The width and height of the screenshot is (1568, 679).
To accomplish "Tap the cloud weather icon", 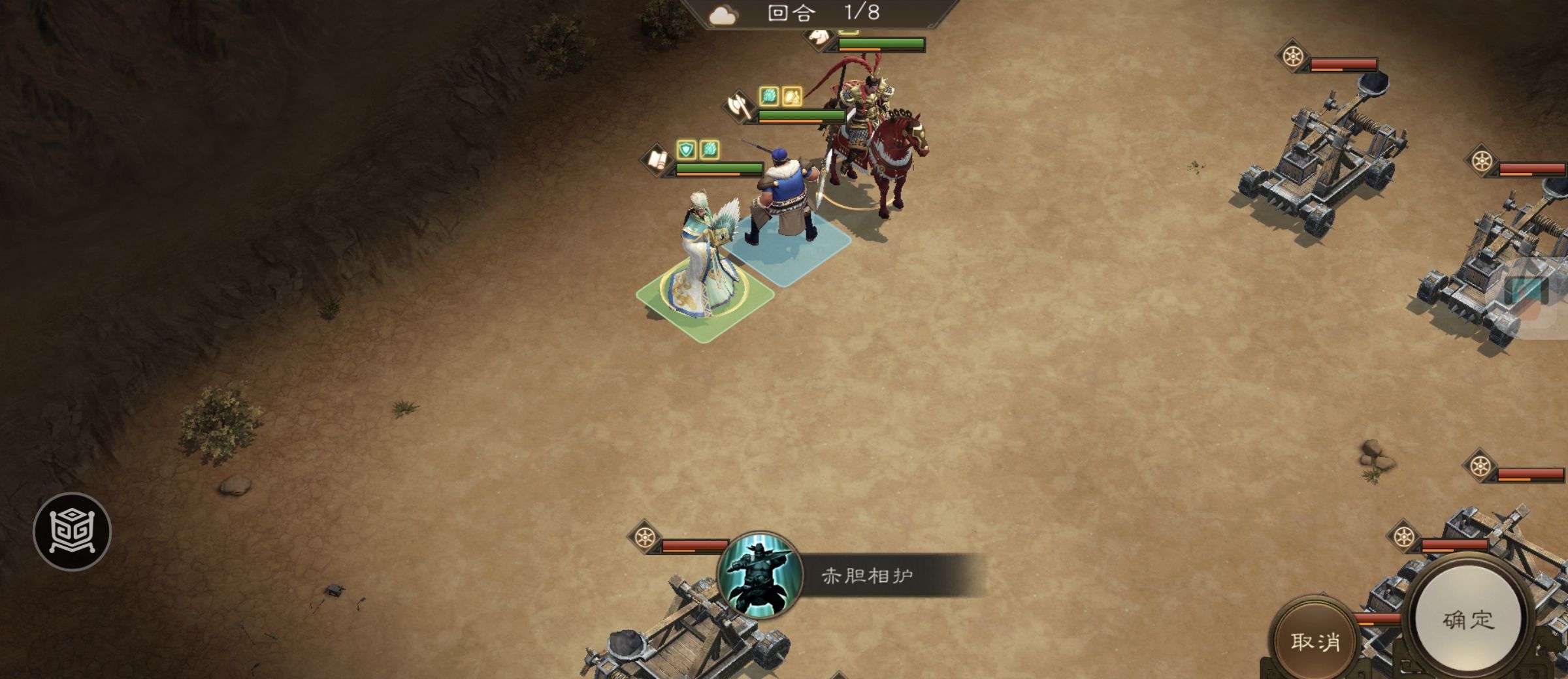I will tap(723, 16).
